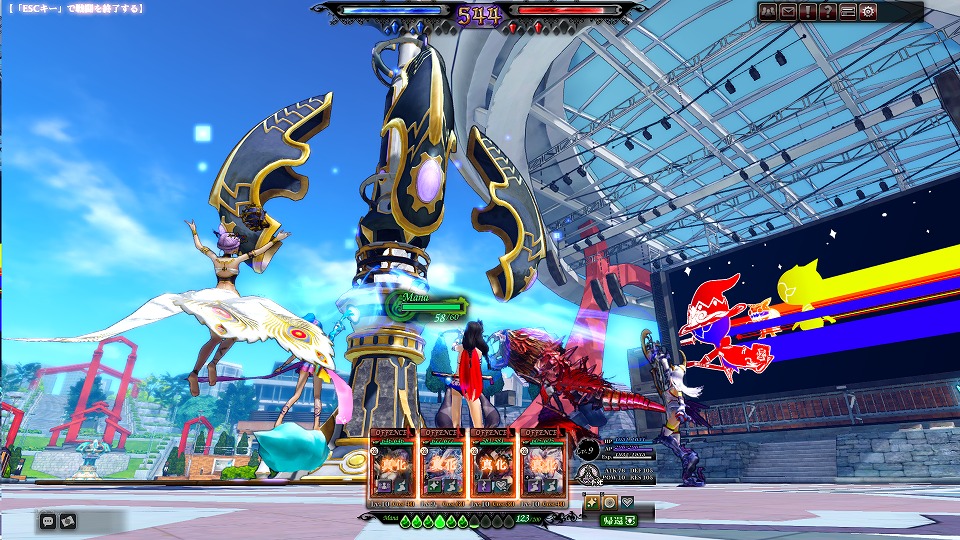Click the green 帰還 return button
Screen dimensions: 960x540
tap(617, 520)
